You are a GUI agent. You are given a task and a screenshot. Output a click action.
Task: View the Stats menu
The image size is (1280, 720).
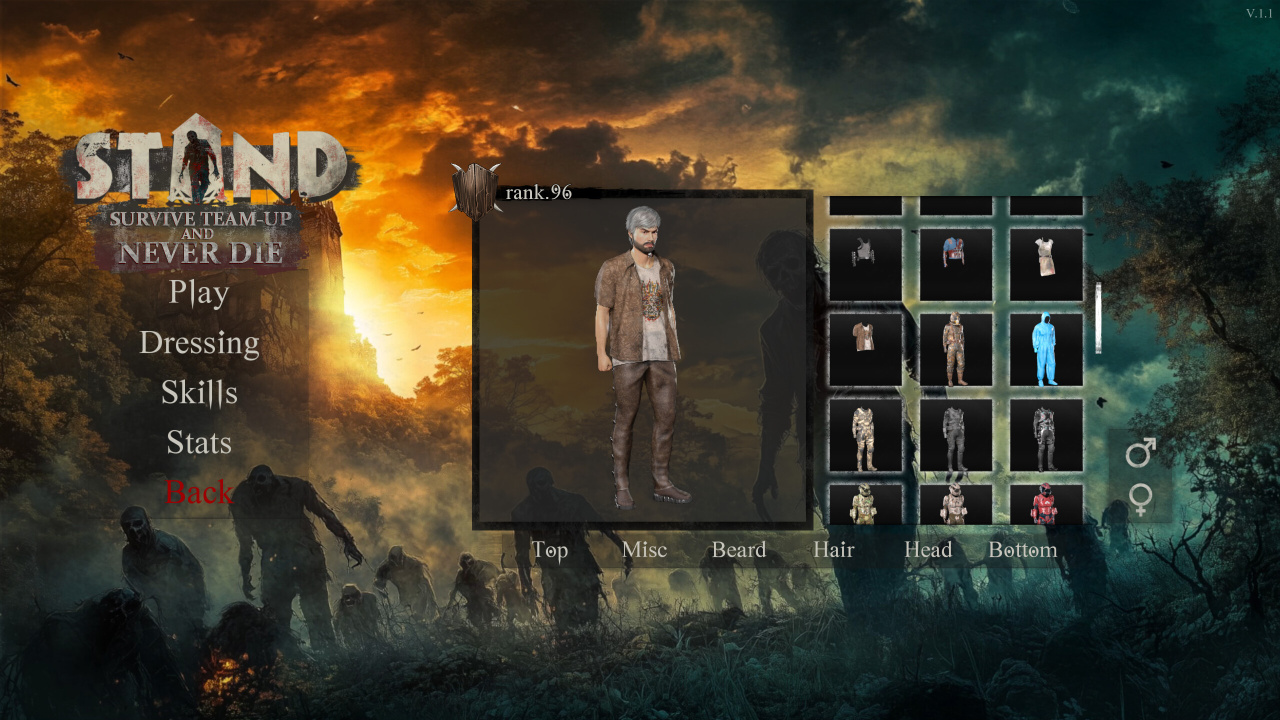pos(199,443)
